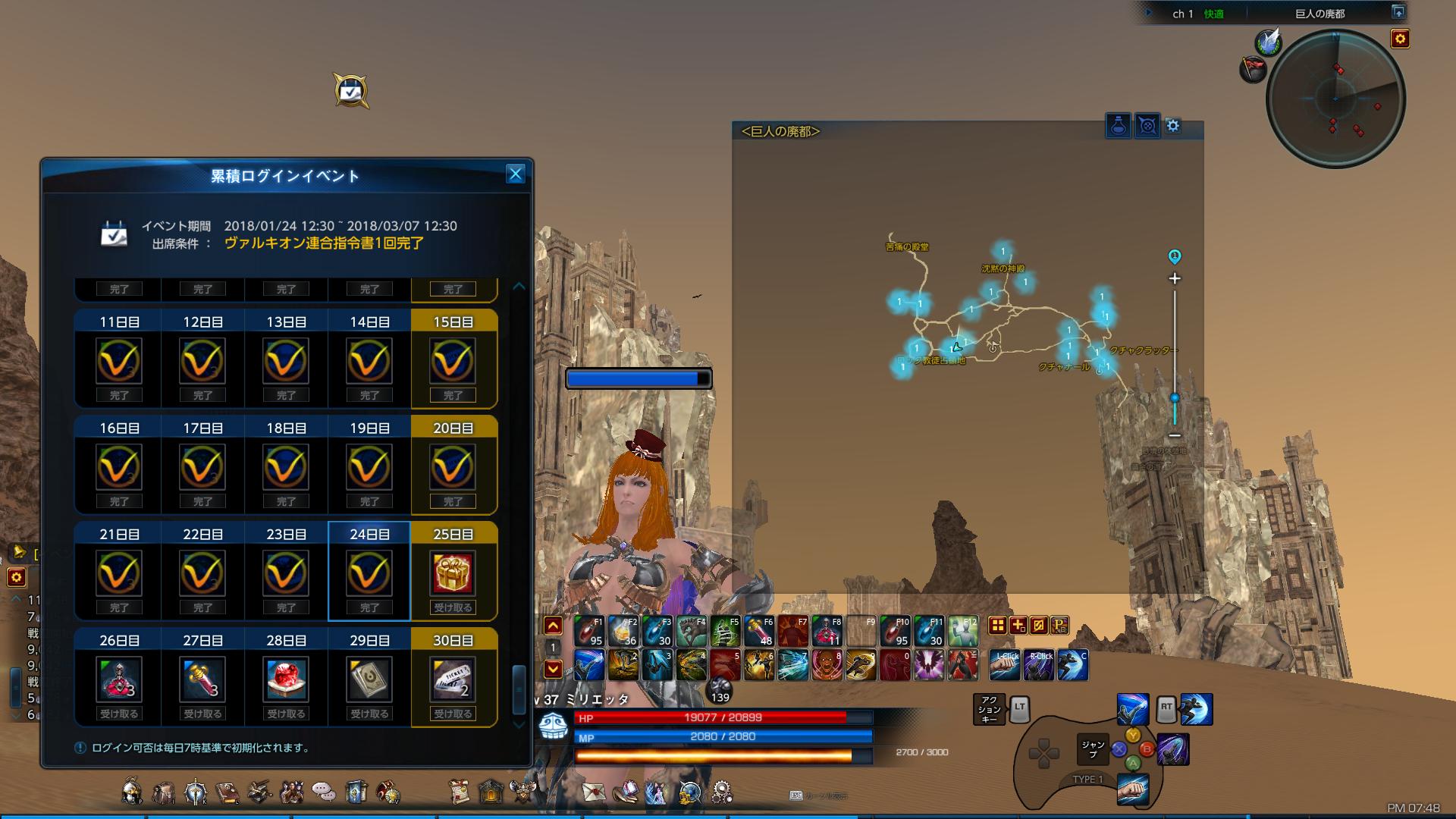This screenshot has height=819, width=1456.
Task: Claim the day 25 gift box reward
Action: coord(453,573)
